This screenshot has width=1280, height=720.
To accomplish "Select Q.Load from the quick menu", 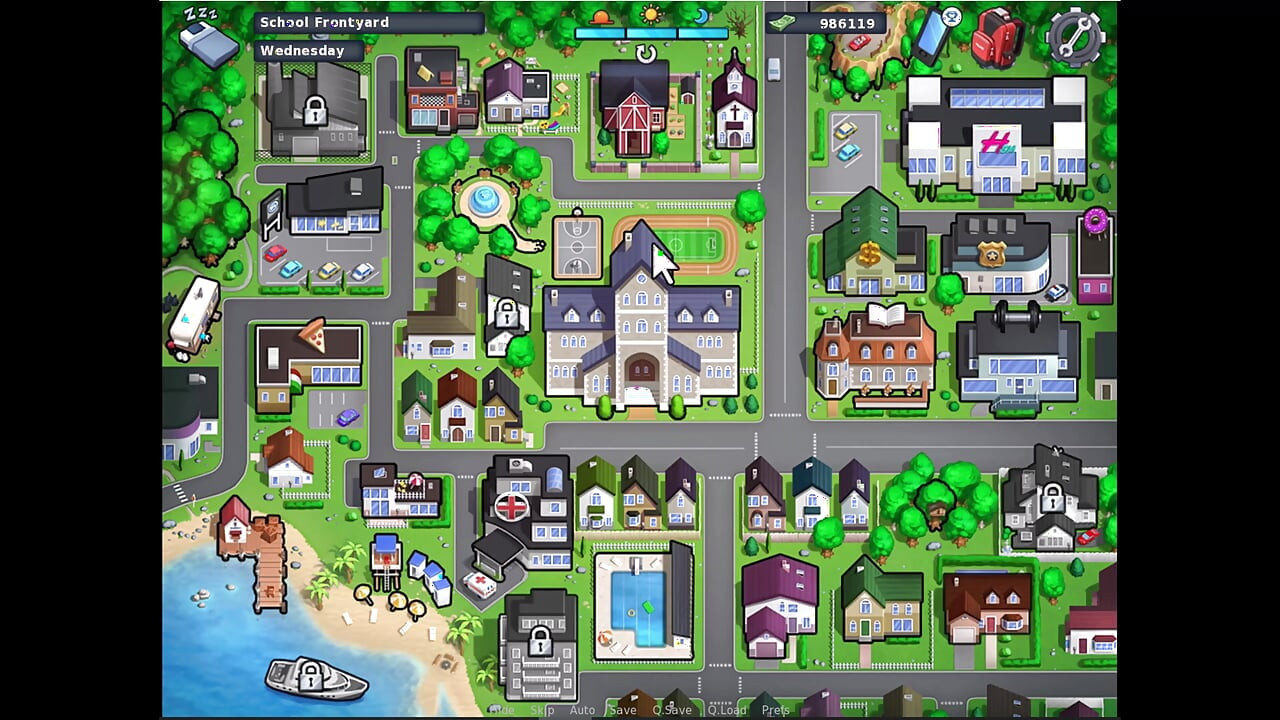I will (x=728, y=709).
